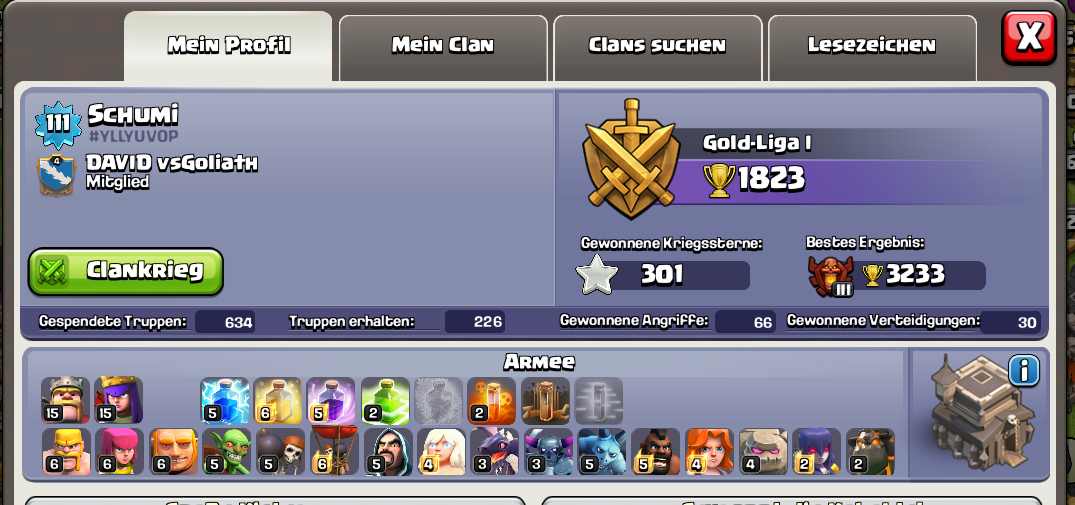1075x505 pixels.
Task: Click the blue info button by town hall
Action: [1023, 371]
